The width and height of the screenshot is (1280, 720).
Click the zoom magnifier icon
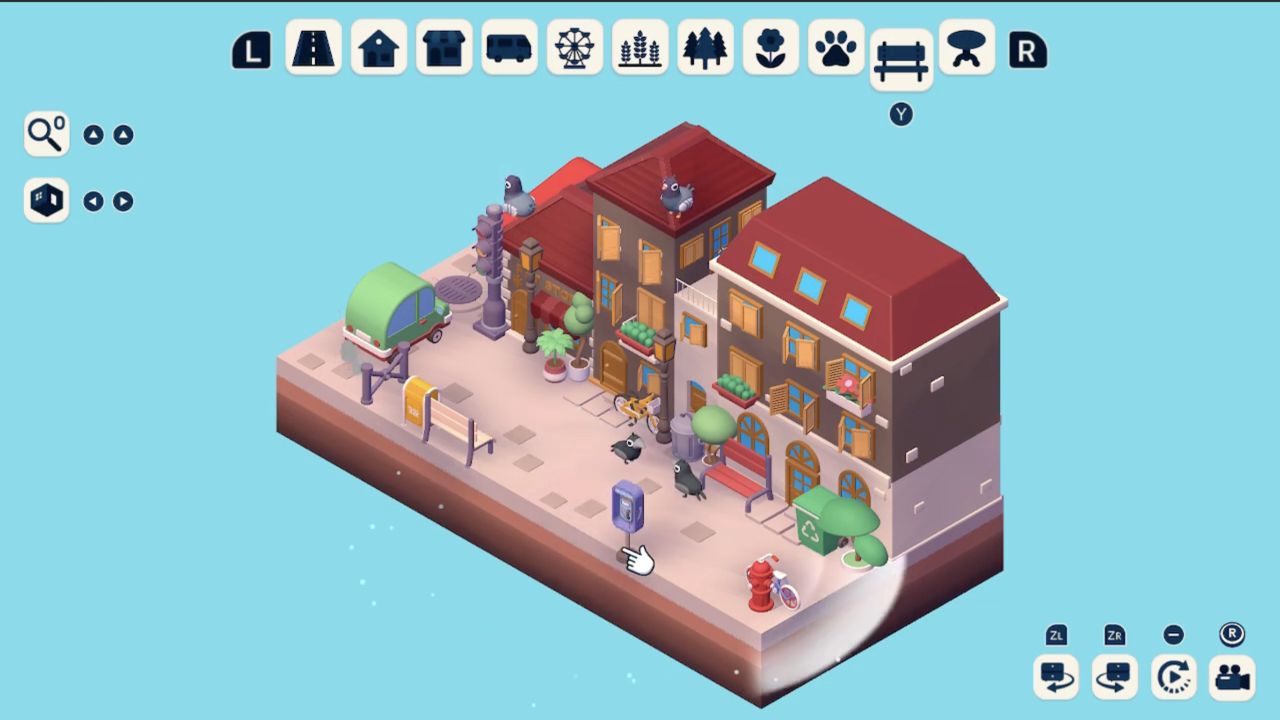click(x=46, y=134)
